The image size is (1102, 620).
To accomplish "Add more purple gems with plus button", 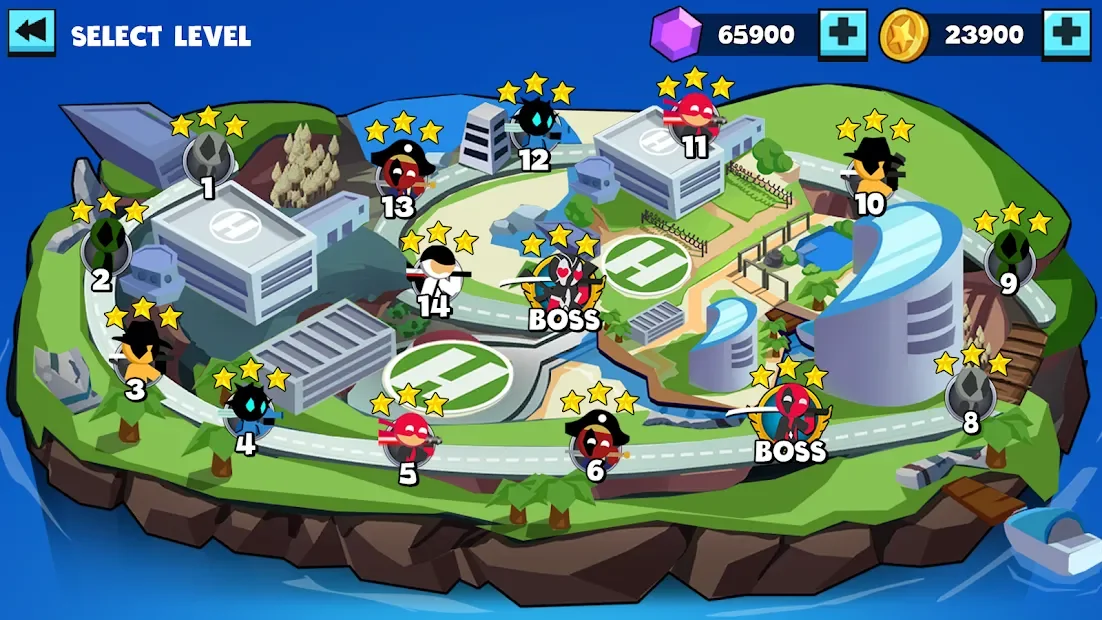I will (x=842, y=35).
